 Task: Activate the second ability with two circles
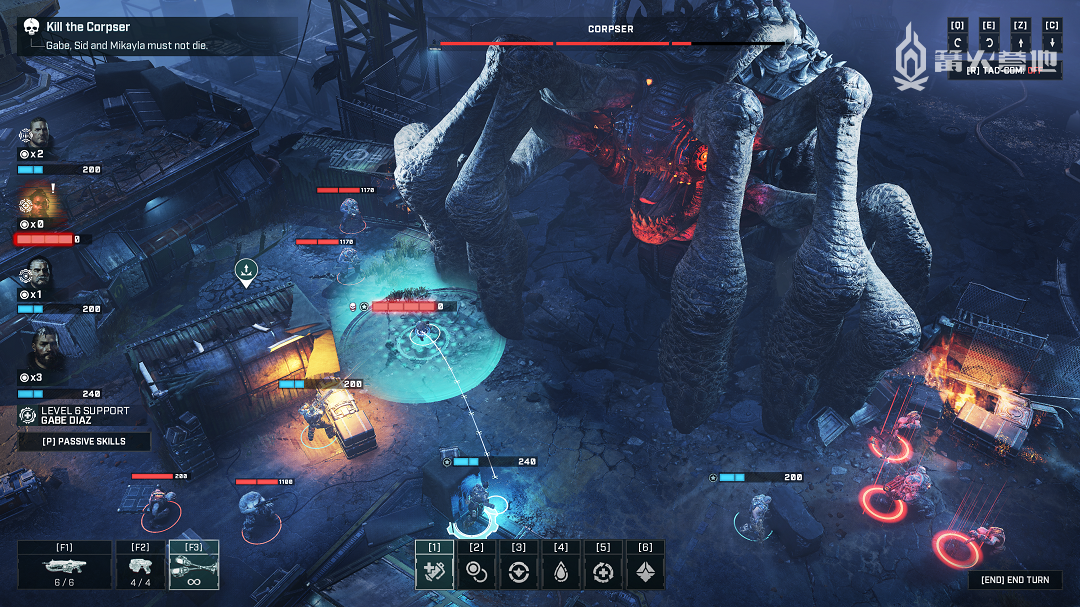pos(476,572)
